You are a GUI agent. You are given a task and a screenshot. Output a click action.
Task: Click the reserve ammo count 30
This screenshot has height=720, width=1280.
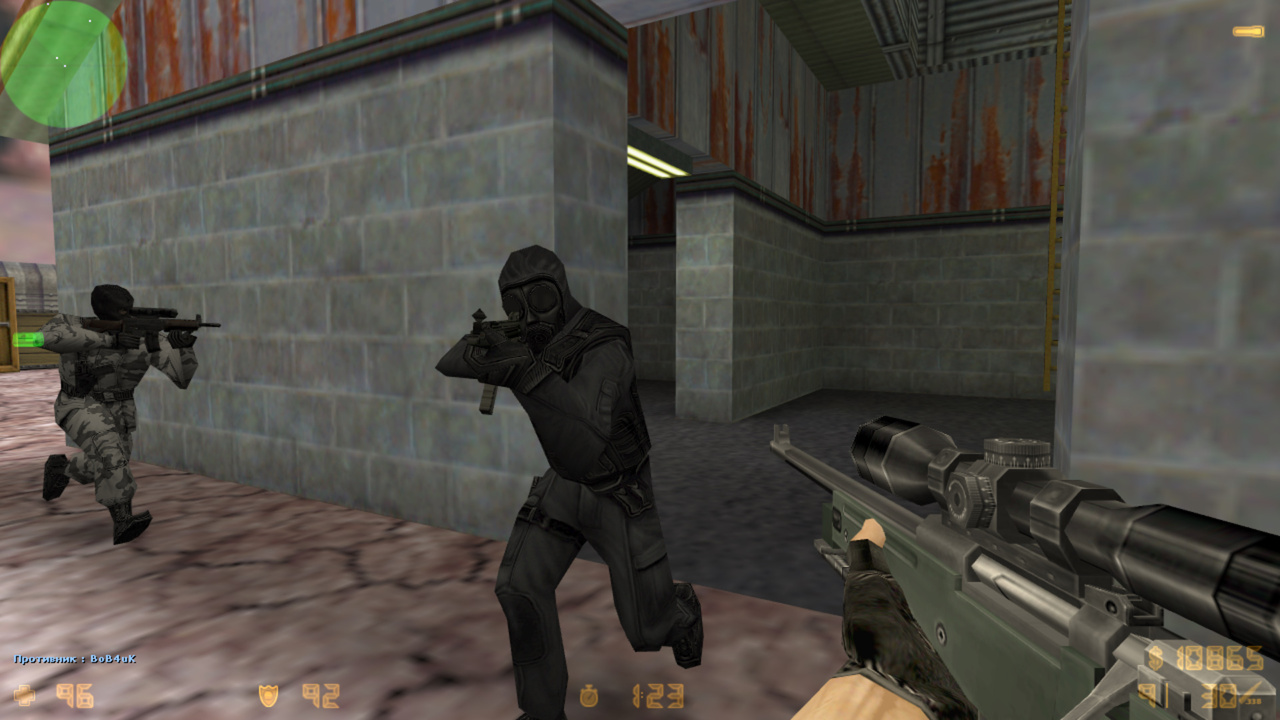pos(1220,695)
